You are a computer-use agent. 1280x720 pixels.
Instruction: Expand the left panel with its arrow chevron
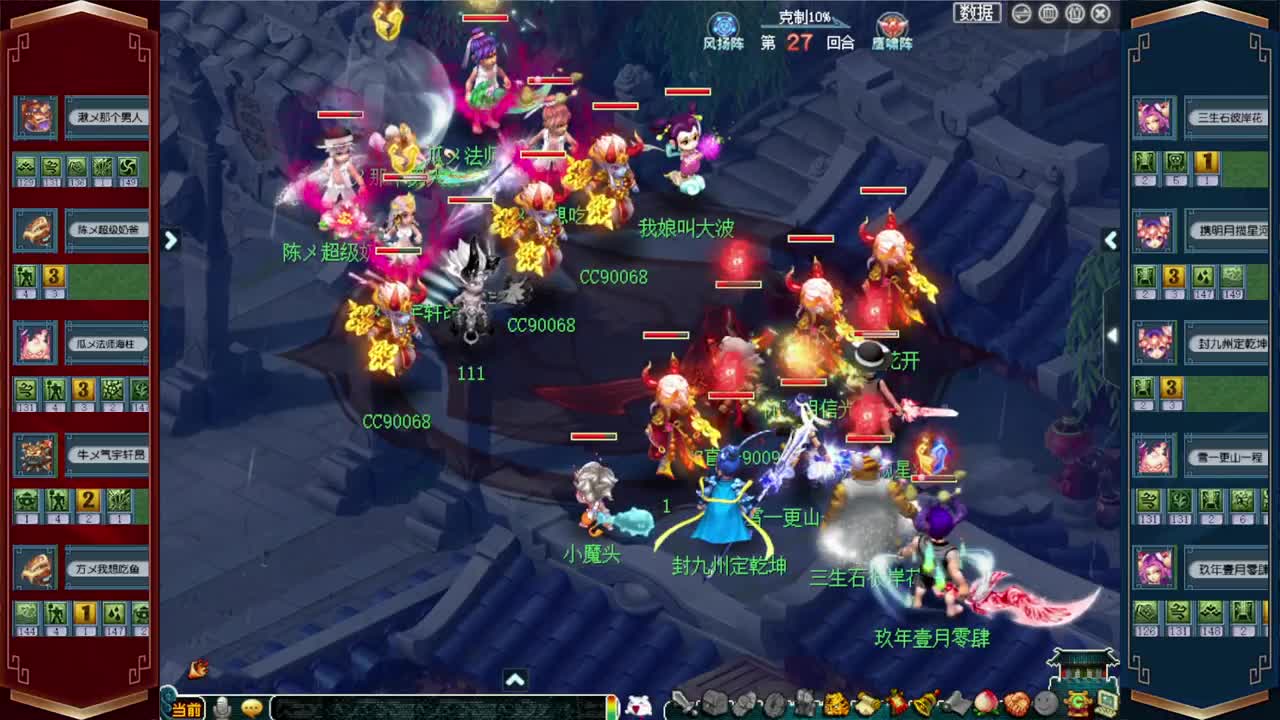tap(171, 240)
